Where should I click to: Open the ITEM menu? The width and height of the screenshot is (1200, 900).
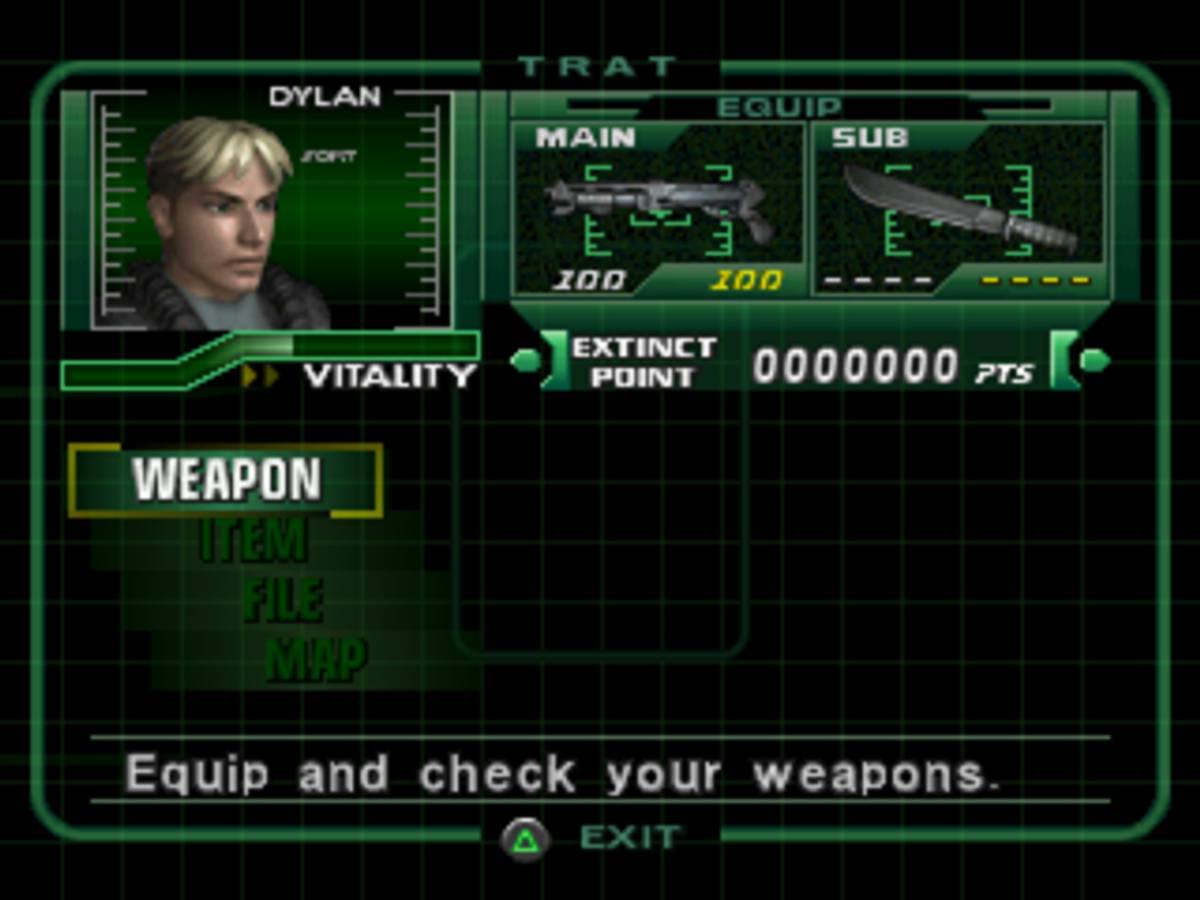[x=253, y=541]
